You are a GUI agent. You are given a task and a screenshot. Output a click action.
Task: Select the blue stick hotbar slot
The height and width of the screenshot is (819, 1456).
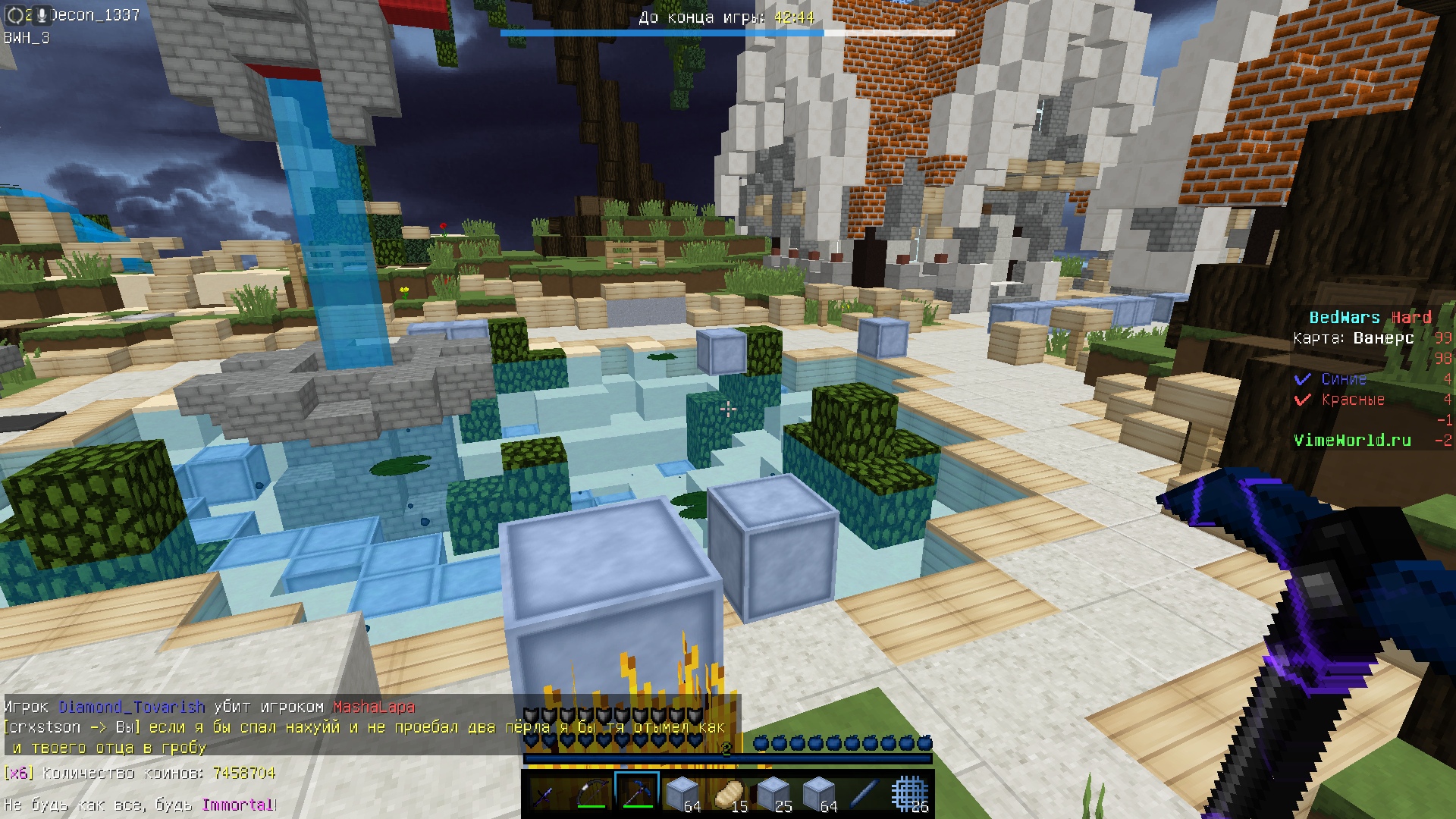(x=864, y=794)
